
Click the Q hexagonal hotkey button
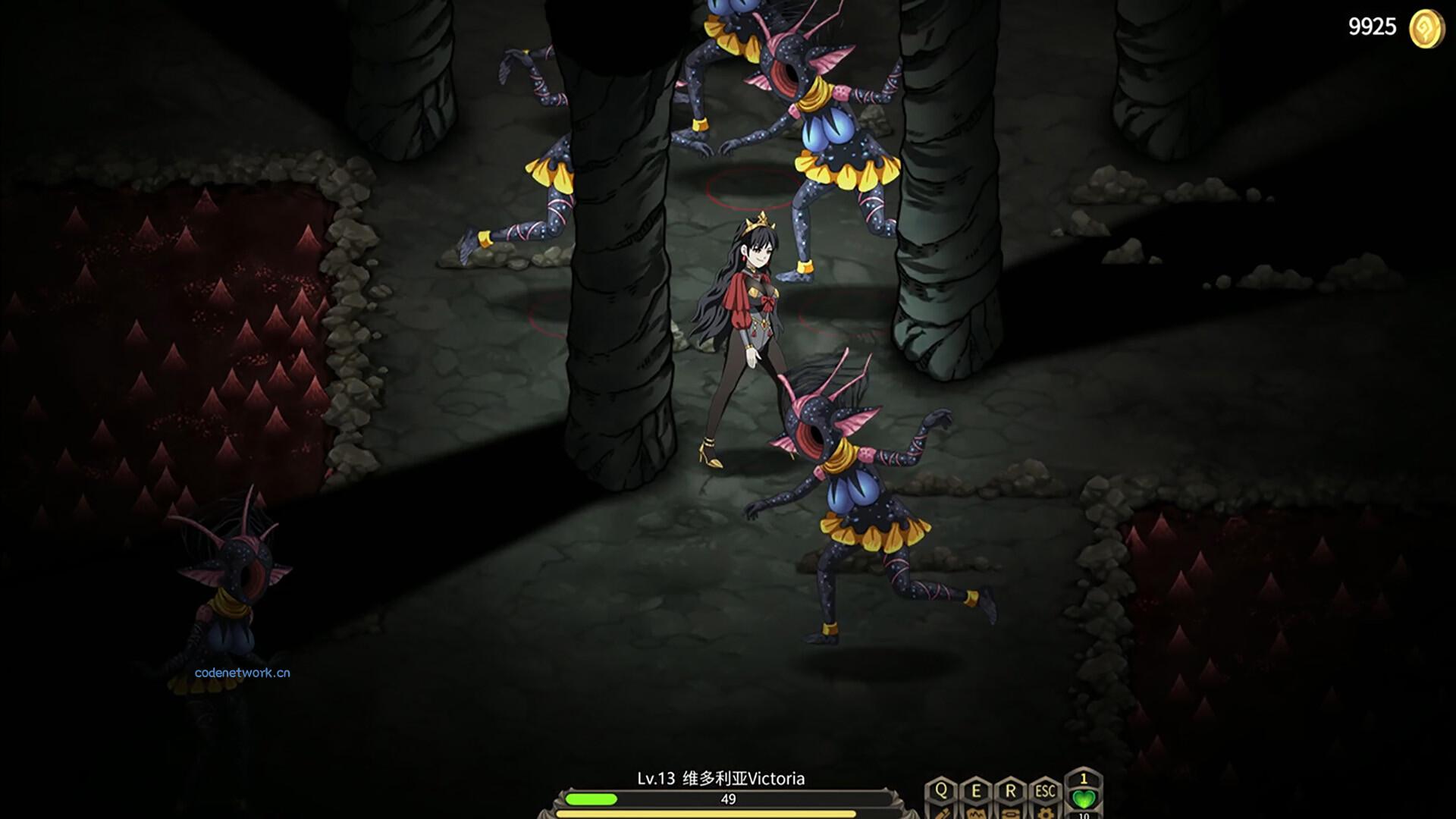click(942, 790)
